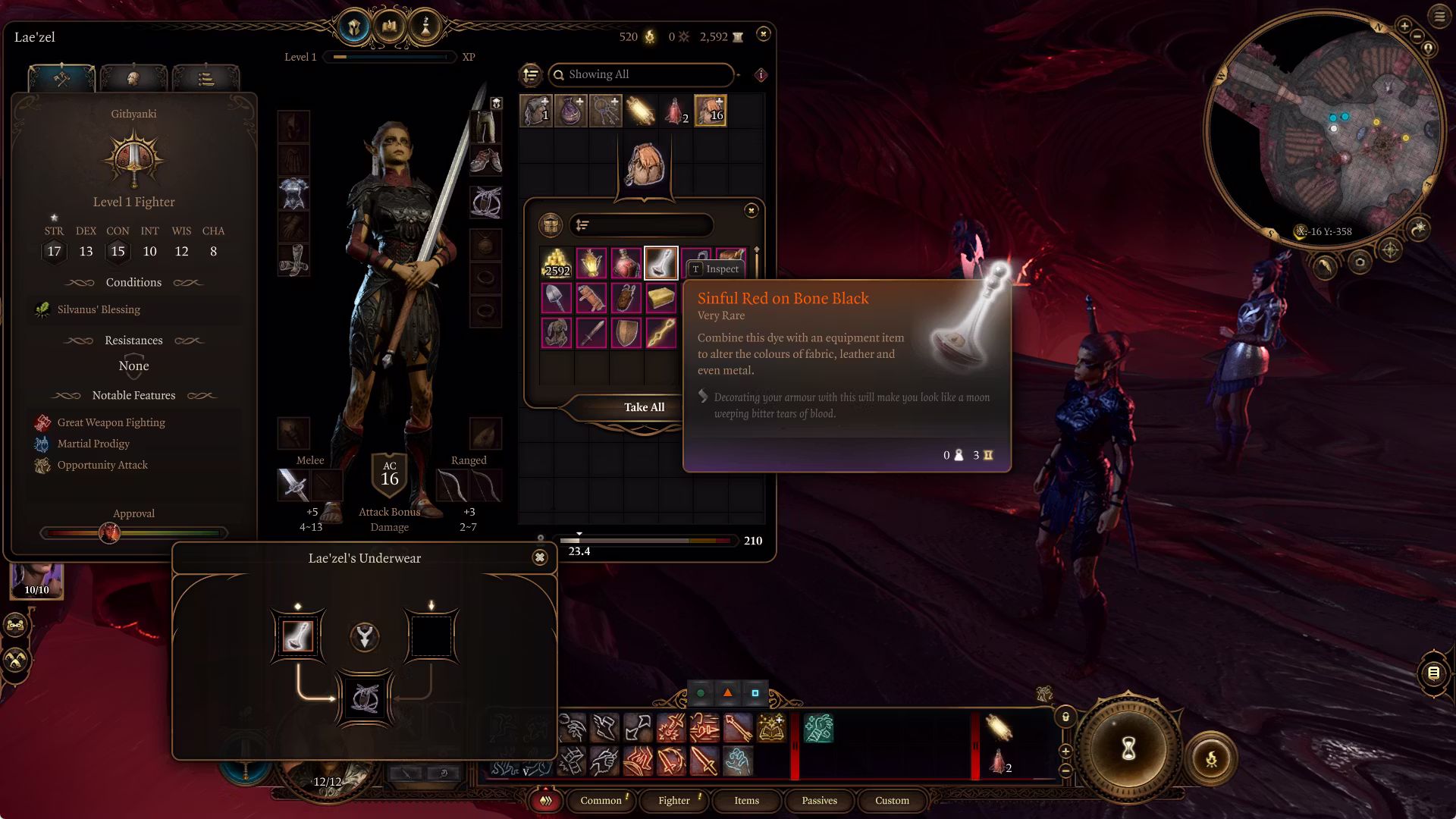Close the character inventory panel

(763, 33)
